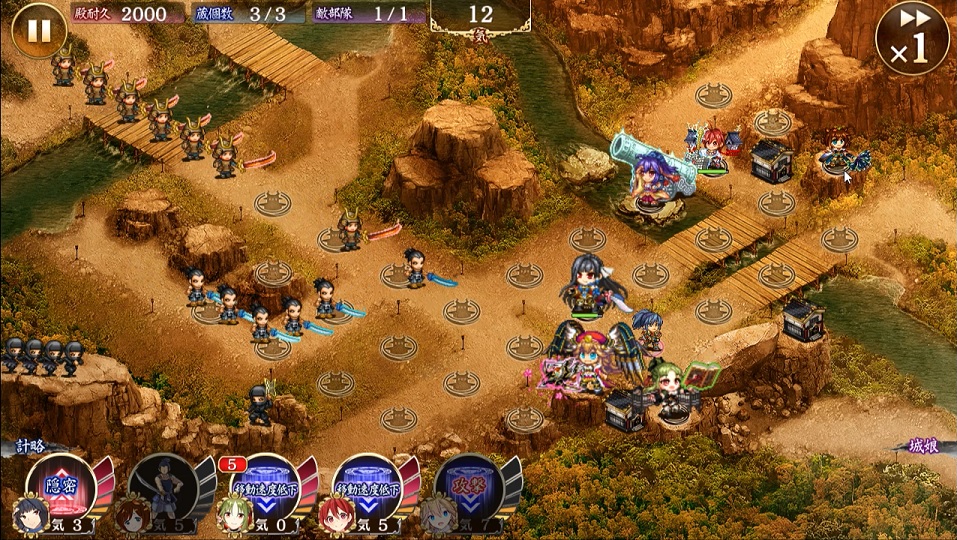Pause the battle
The width and height of the screenshot is (957, 540).
coord(39,31)
